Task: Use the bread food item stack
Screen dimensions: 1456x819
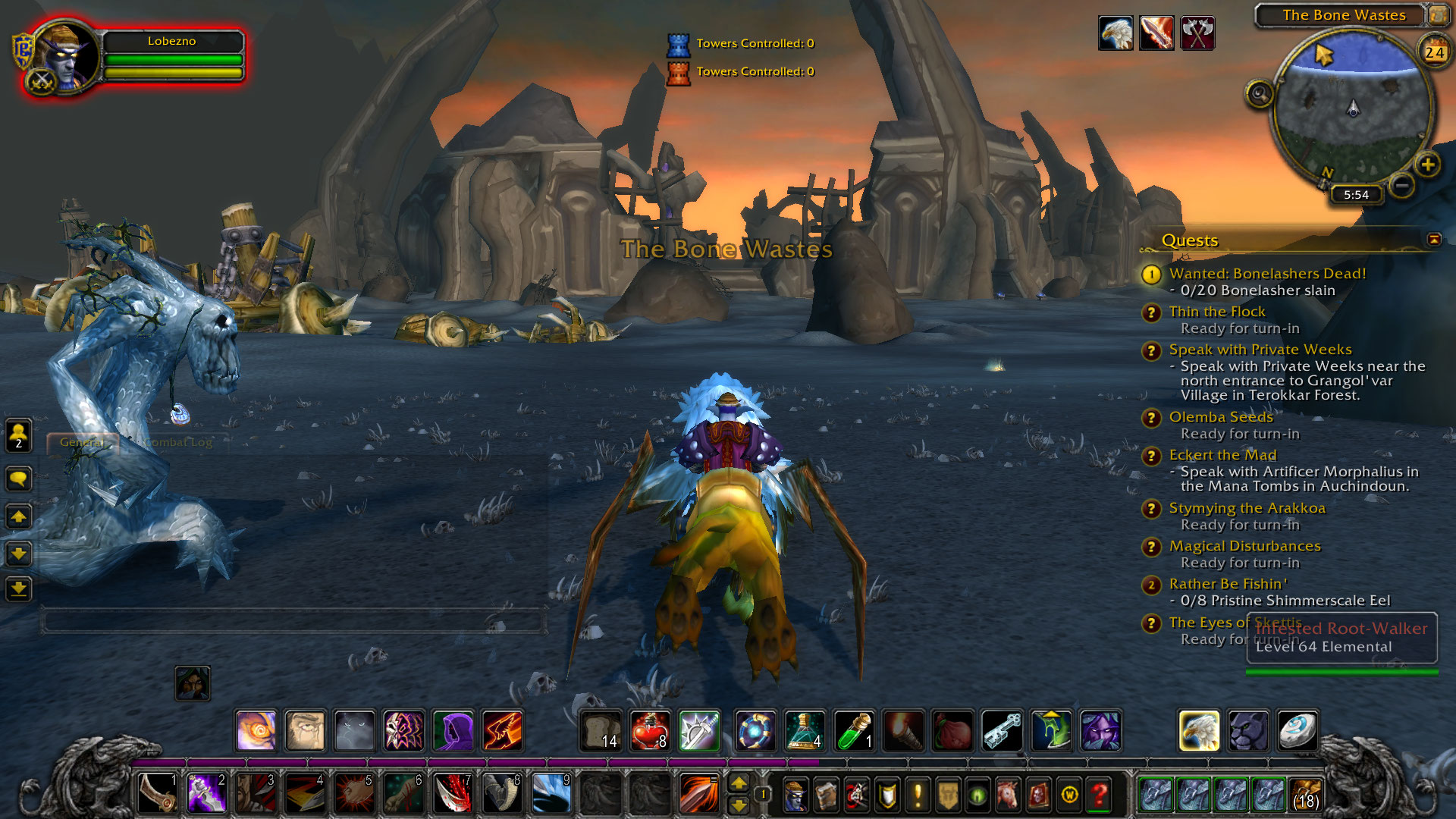Action: coord(601,731)
